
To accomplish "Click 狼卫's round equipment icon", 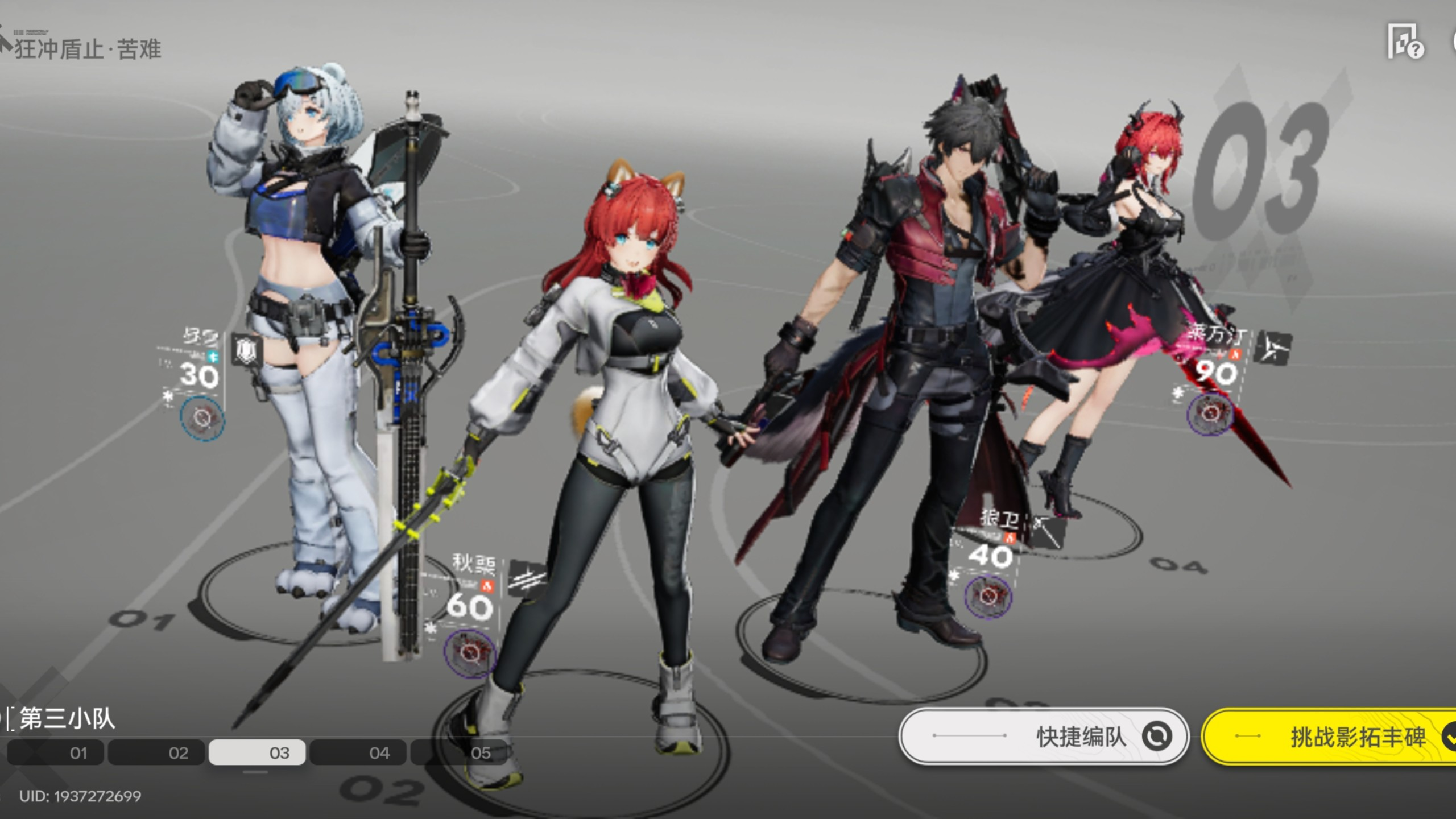I will [988, 596].
